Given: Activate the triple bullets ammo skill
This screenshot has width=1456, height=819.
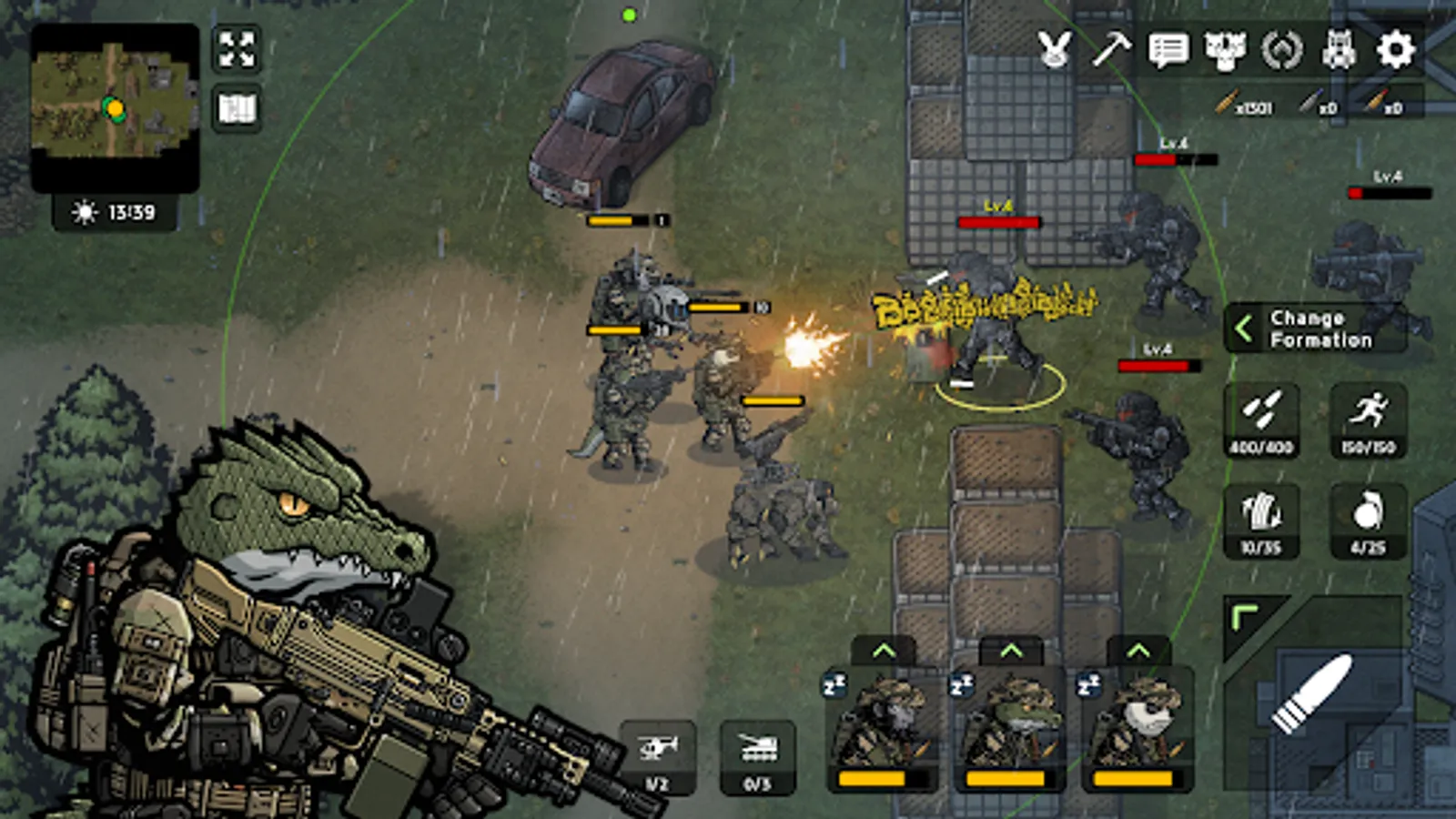Looking at the screenshot, I should coord(1261,419).
